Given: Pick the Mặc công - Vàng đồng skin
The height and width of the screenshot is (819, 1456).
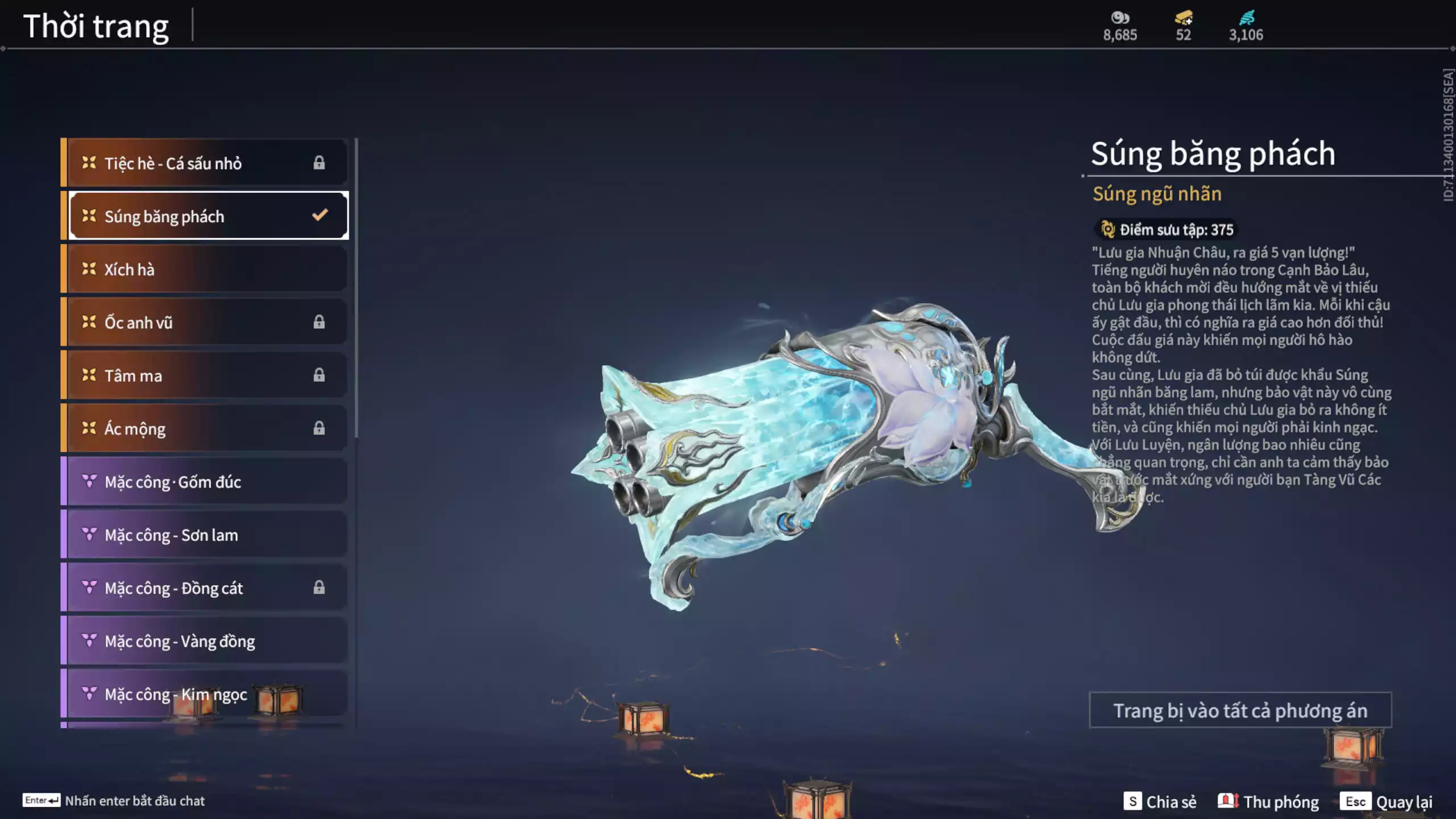Looking at the screenshot, I should click(205, 641).
